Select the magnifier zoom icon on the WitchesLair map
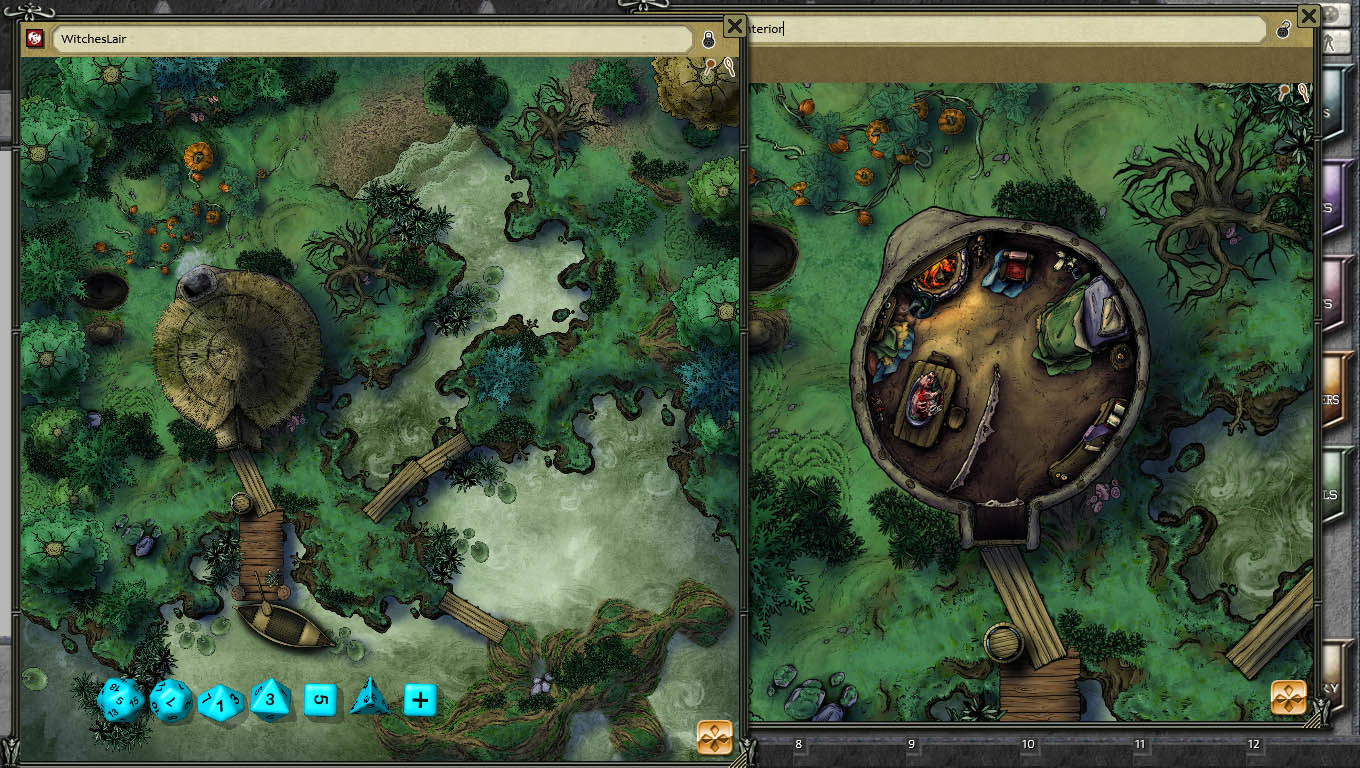 (730, 68)
